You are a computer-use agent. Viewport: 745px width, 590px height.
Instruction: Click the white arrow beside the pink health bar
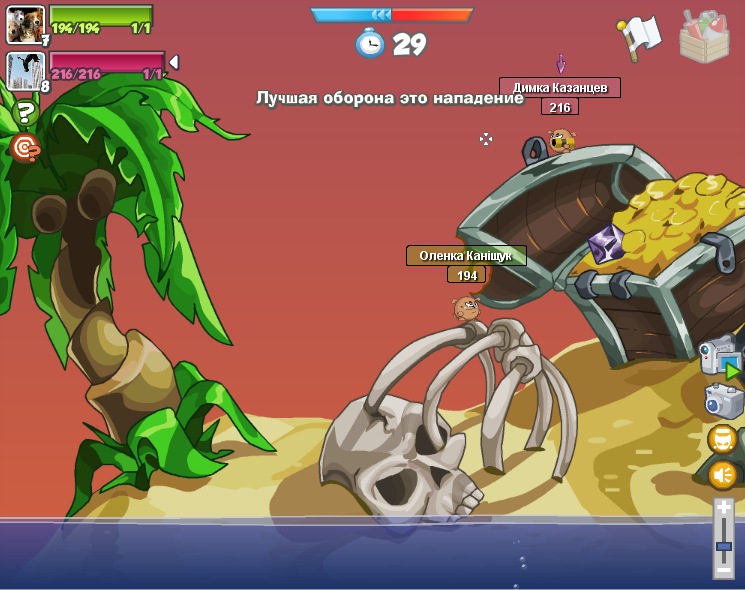point(174,63)
